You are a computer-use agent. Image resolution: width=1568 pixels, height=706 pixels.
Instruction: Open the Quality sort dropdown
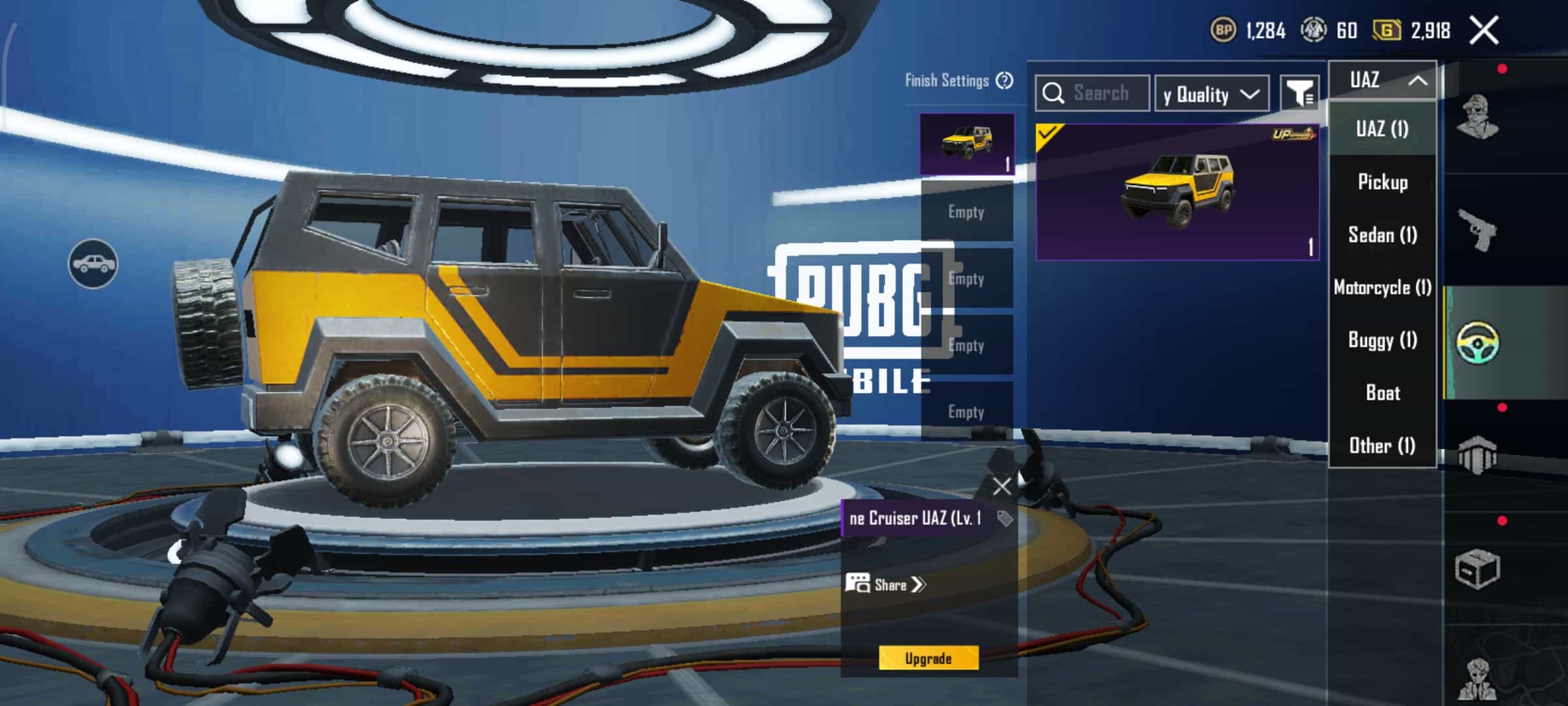click(x=1211, y=95)
